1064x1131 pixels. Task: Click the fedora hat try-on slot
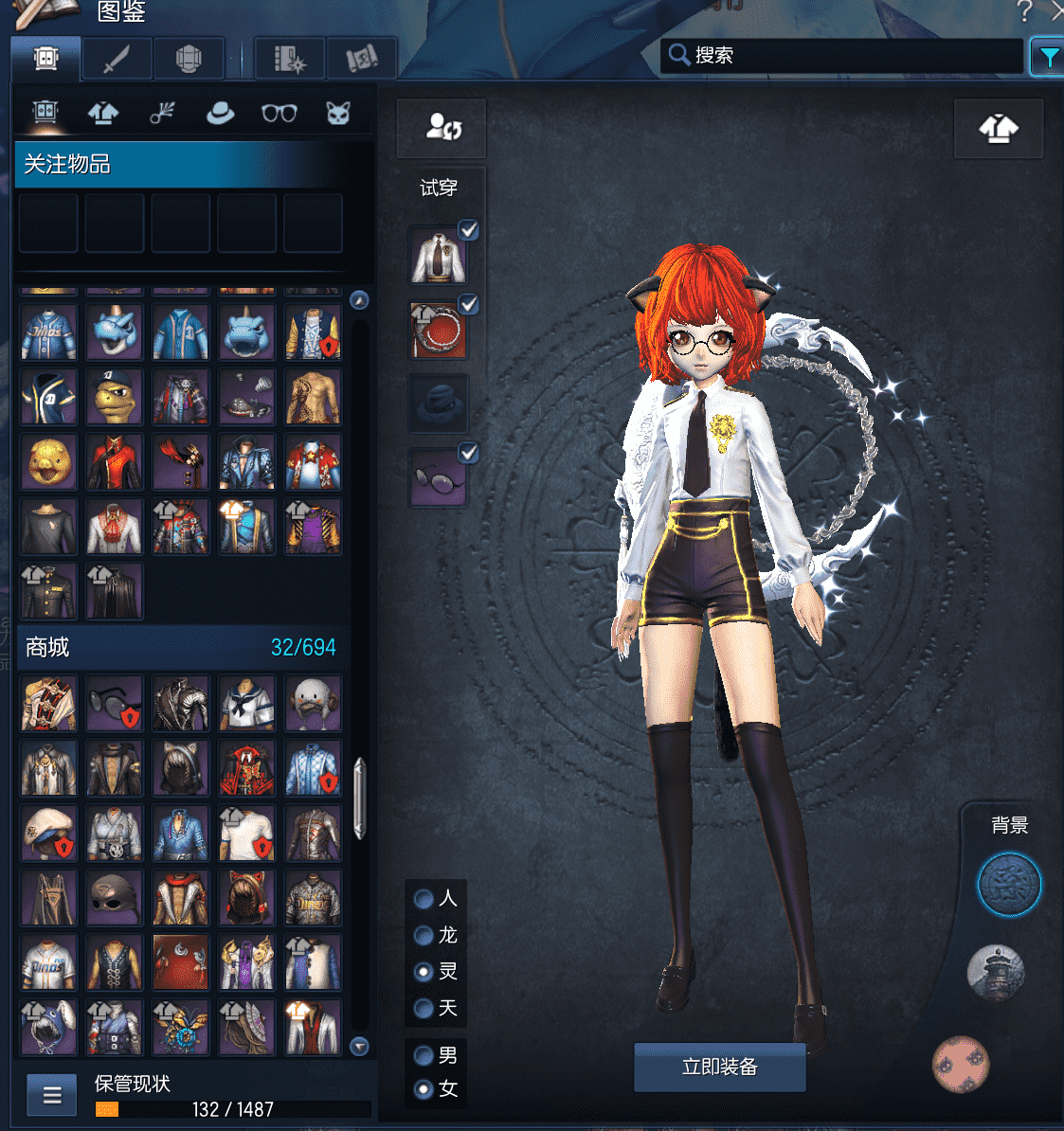point(438,404)
